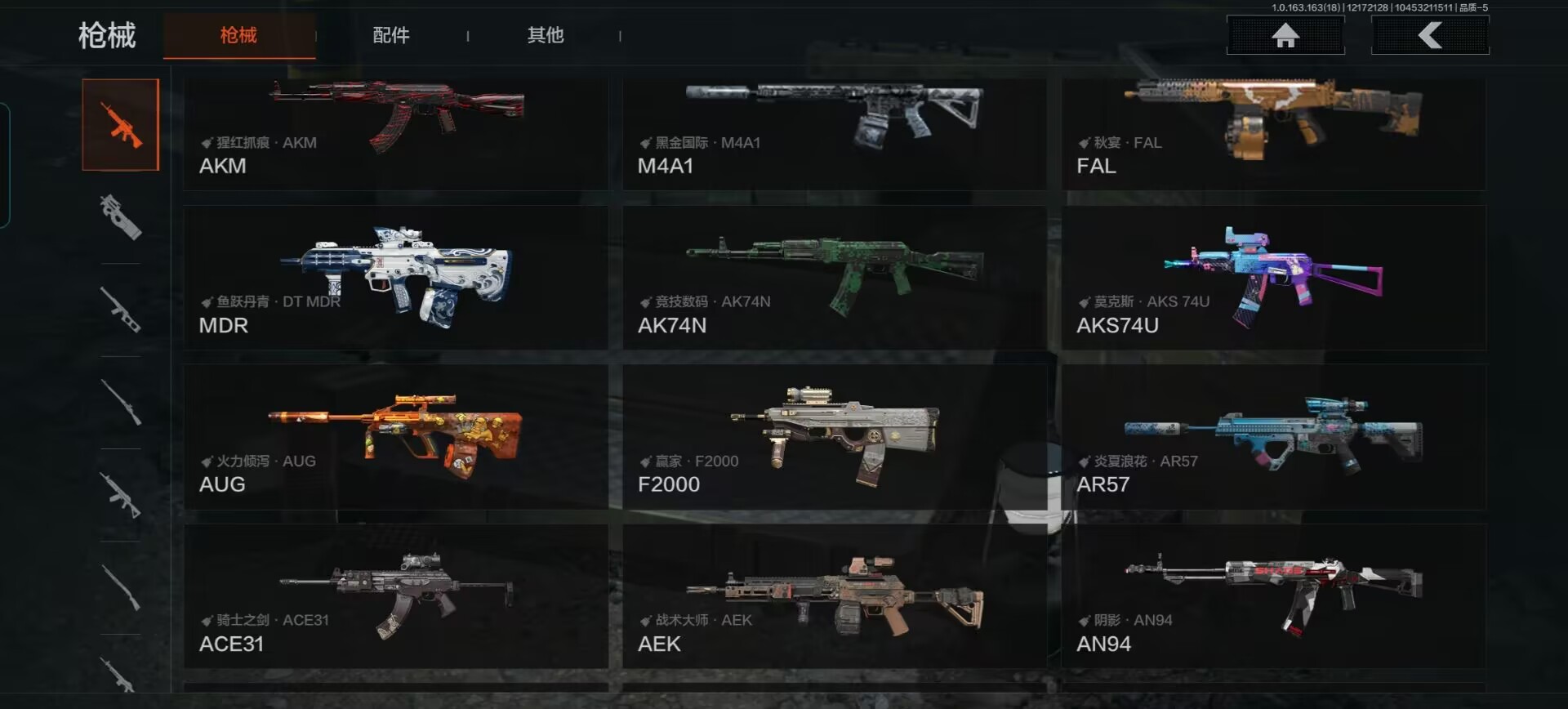Select the AUG weapon card

[x=396, y=437]
